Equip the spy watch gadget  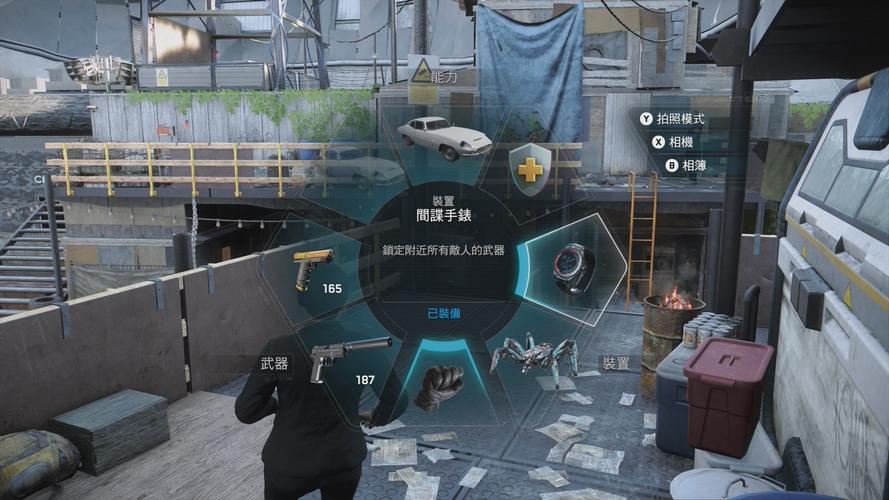pyautogui.click(x=574, y=267)
